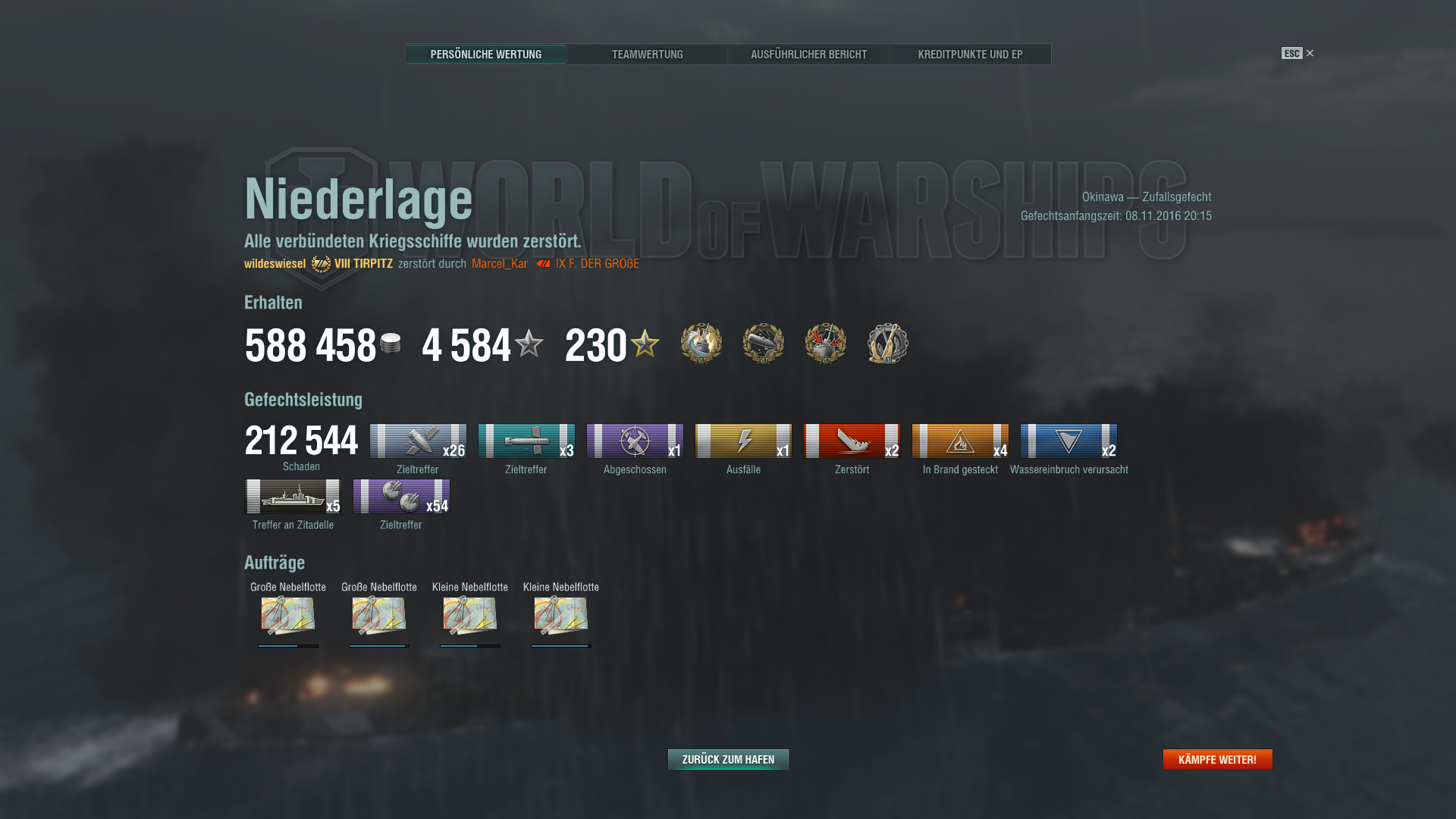Open the Ausführlicher Bericht tab

click(808, 55)
